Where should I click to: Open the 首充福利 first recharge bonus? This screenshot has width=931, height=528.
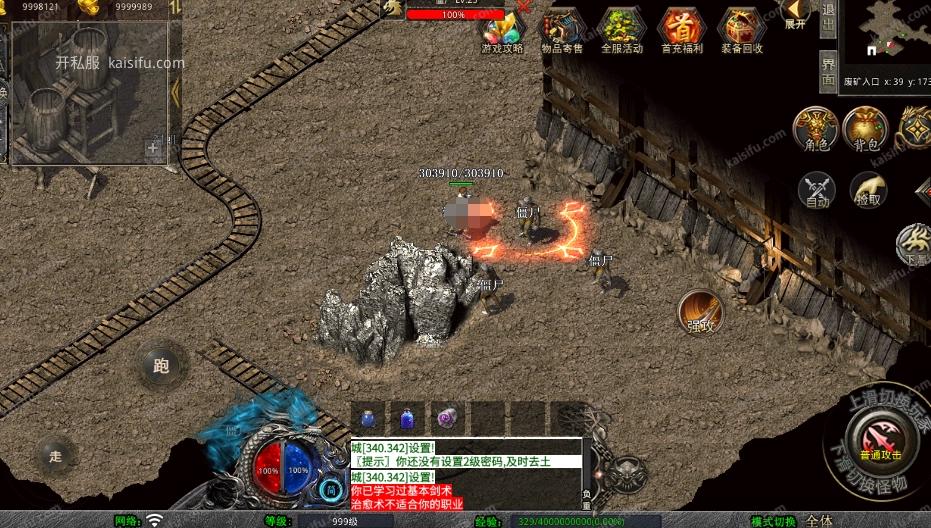pyautogui.click(x=681, y=30)
